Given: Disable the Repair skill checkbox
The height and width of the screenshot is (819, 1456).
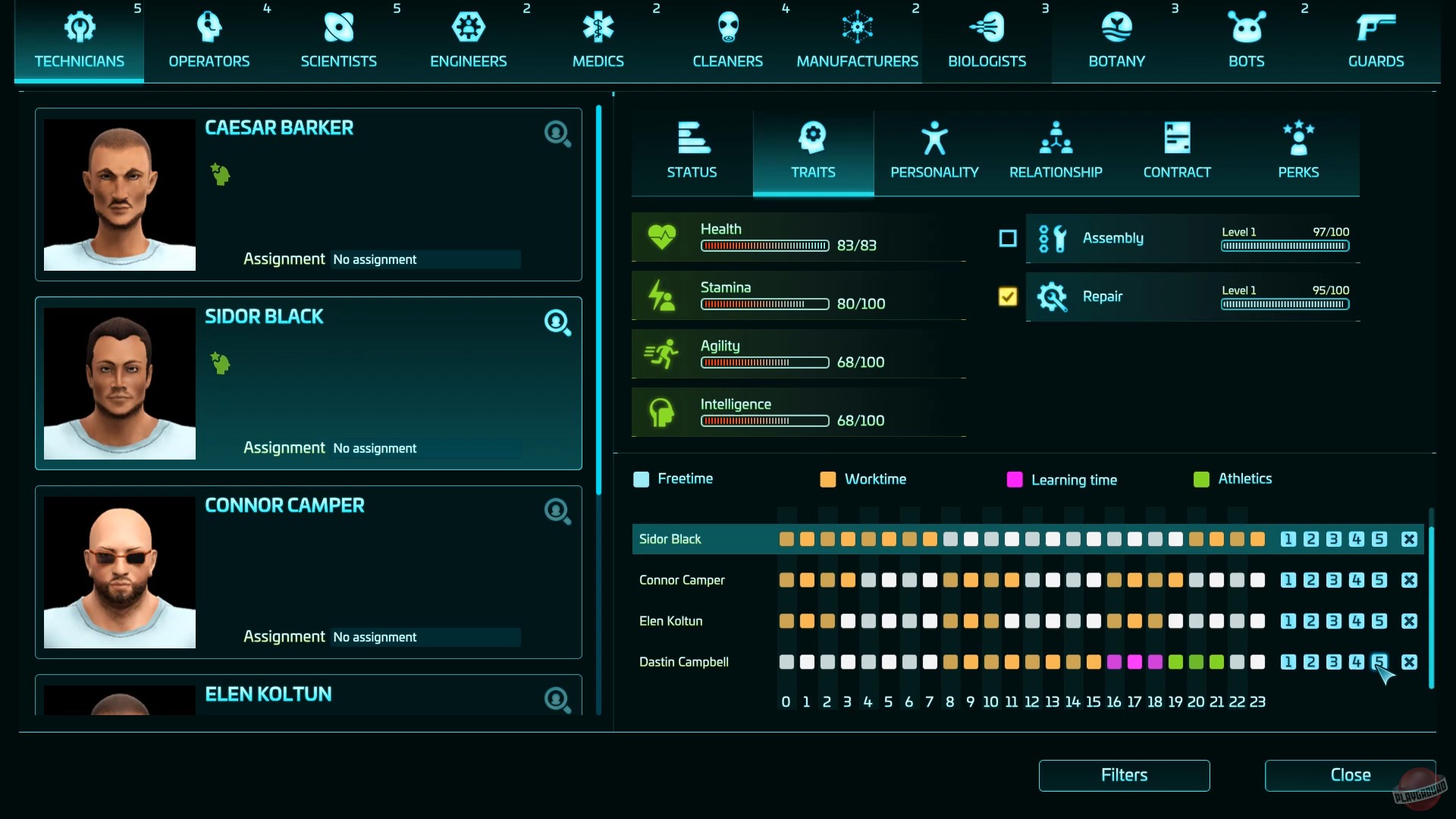Looking at the screenshot, I should click(1006, 297).
